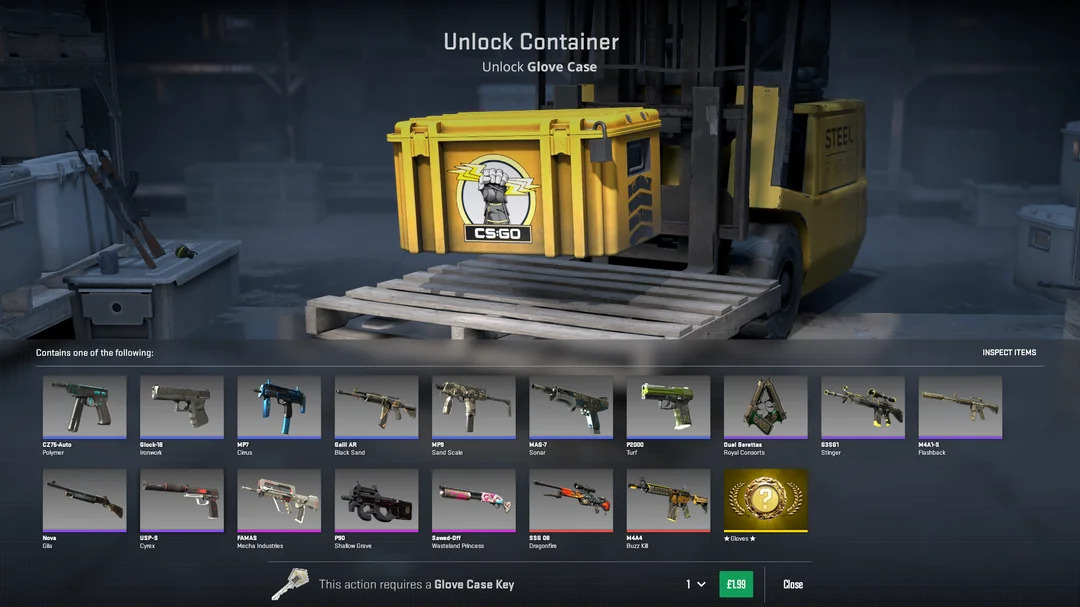Open Inspect Items view
Screen dimensions: 1080x607
pyautogui.click(x=1009, y=353)
